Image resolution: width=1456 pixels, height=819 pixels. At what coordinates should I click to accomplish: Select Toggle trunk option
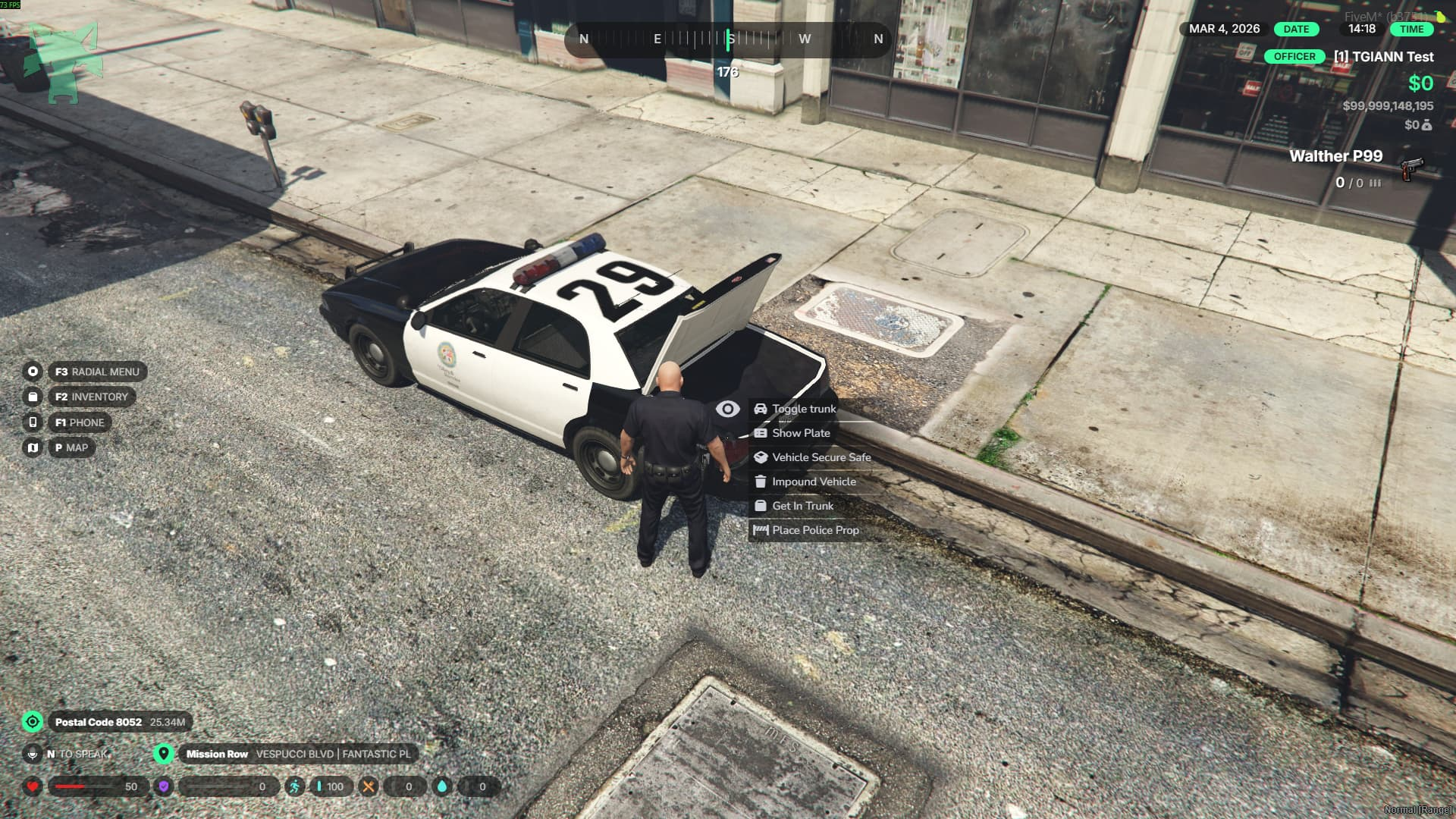[803, 409]
